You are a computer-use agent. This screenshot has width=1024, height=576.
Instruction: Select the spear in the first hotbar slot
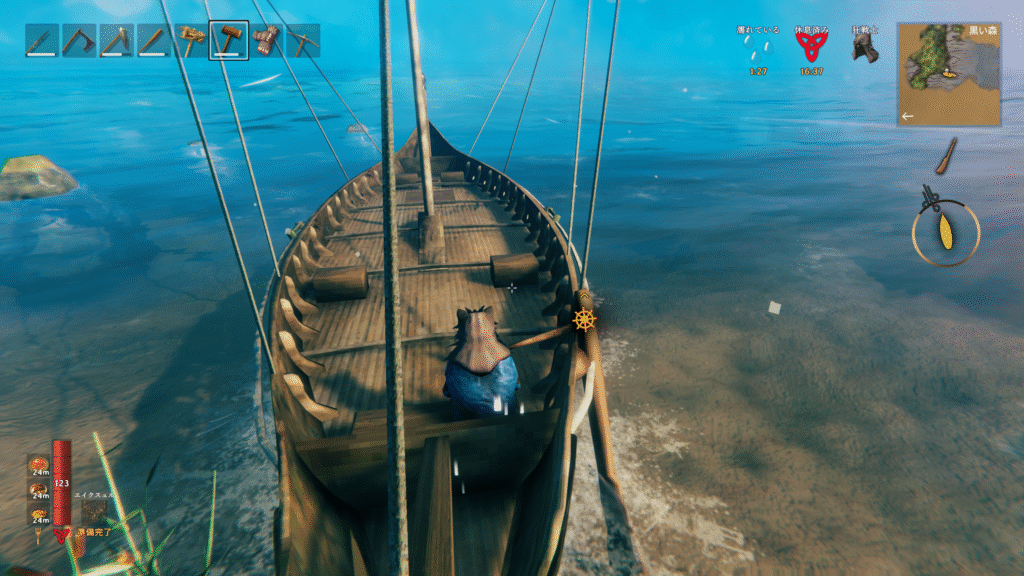[x=41, y=41]
